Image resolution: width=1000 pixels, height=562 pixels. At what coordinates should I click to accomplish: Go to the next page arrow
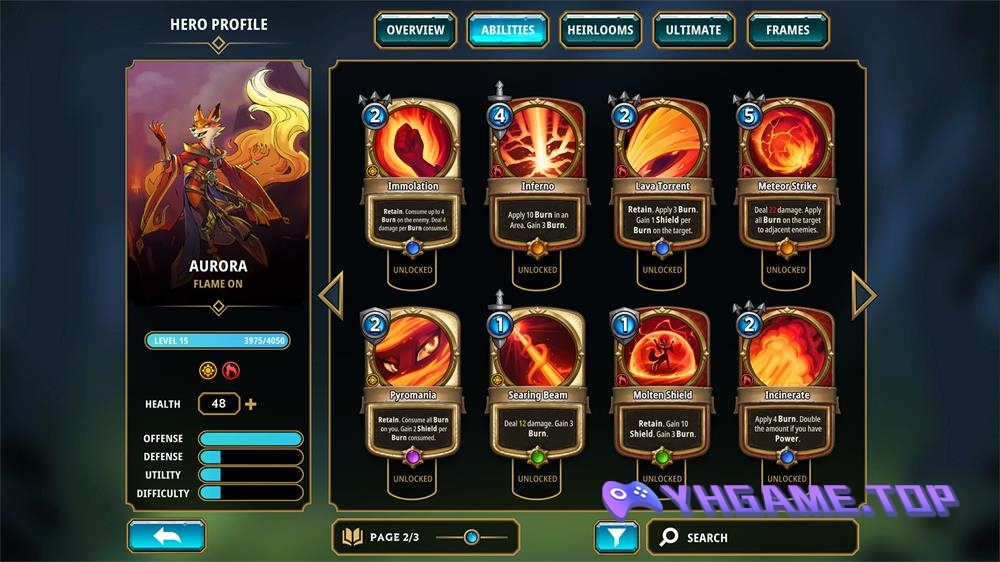click(x=863, y=295)
